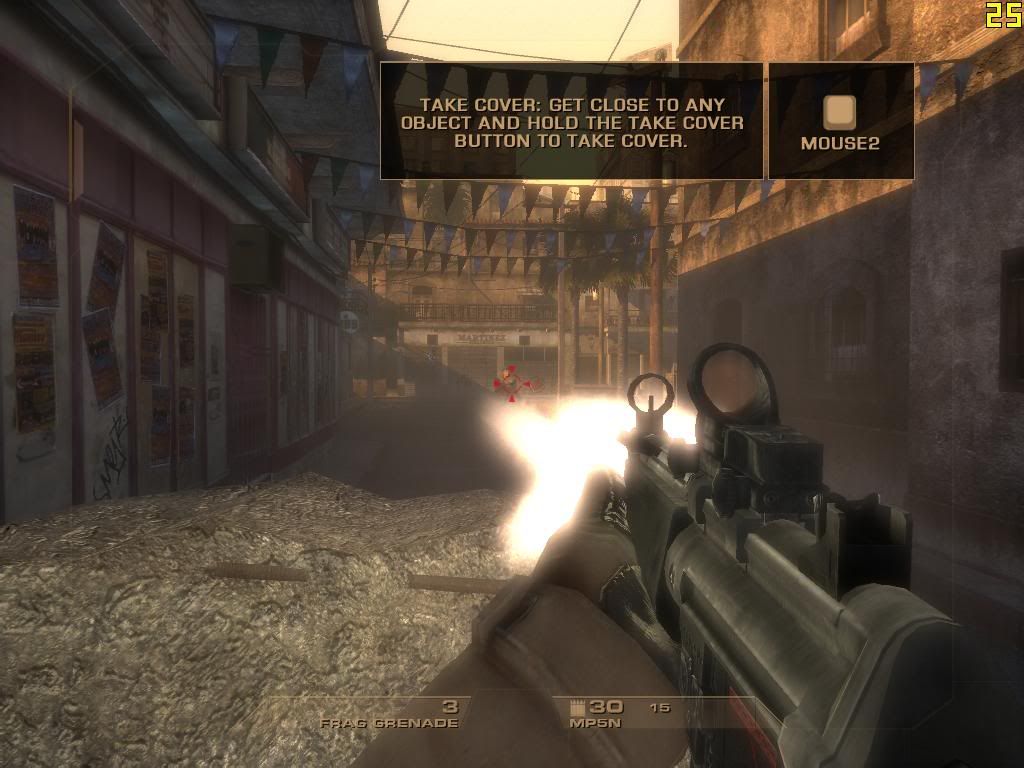Select the MP5N weapon indicator
The width and height of the screenshot is (1024, 768).
coord(591,722)
